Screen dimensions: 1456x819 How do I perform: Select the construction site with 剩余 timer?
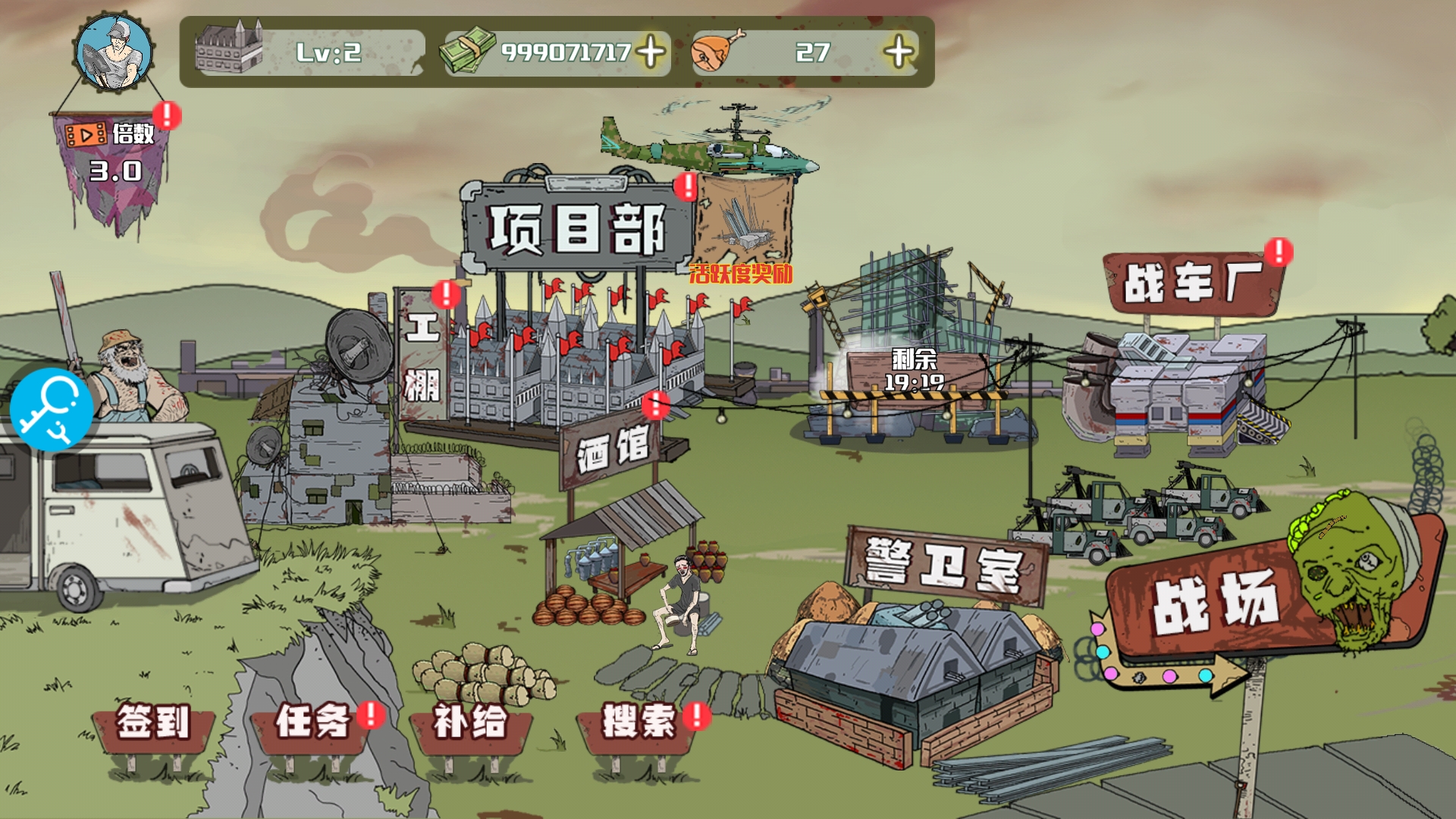pyautogui.click(x=914, y=372)
